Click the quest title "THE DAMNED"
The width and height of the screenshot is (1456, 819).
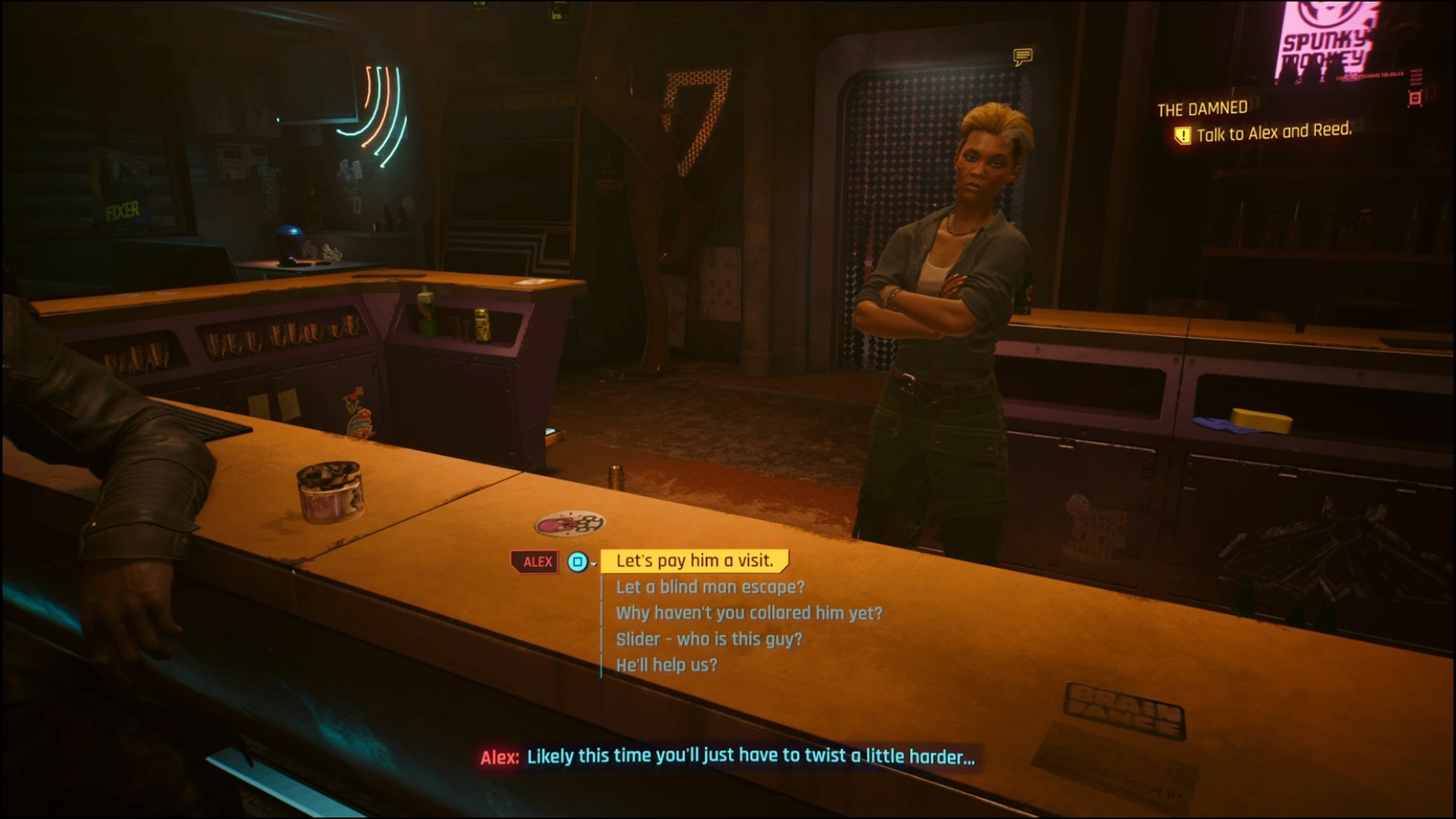[1202, 106]
